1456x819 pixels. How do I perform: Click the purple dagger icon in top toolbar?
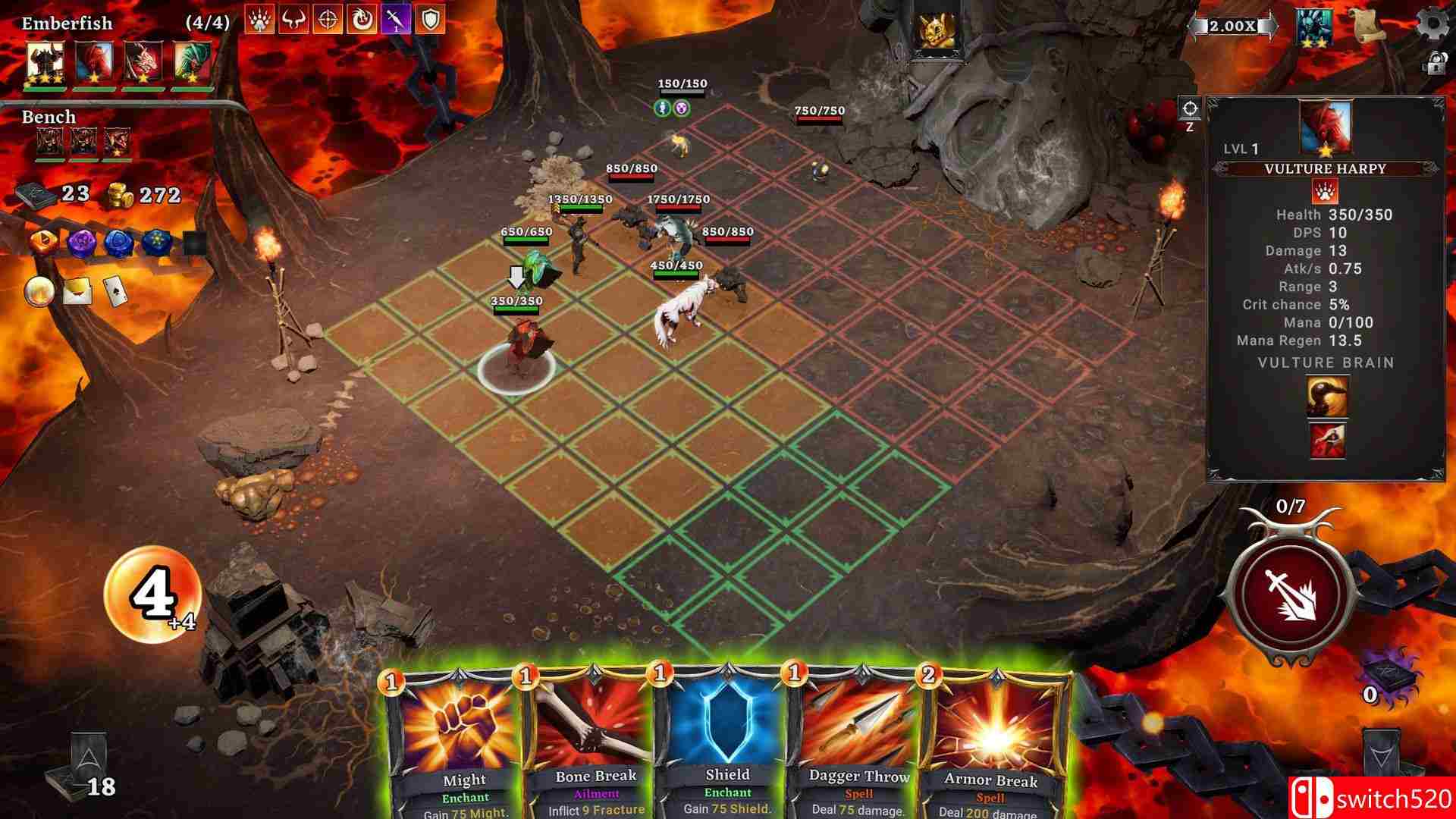pyautogui.click(x=395, y=20)
